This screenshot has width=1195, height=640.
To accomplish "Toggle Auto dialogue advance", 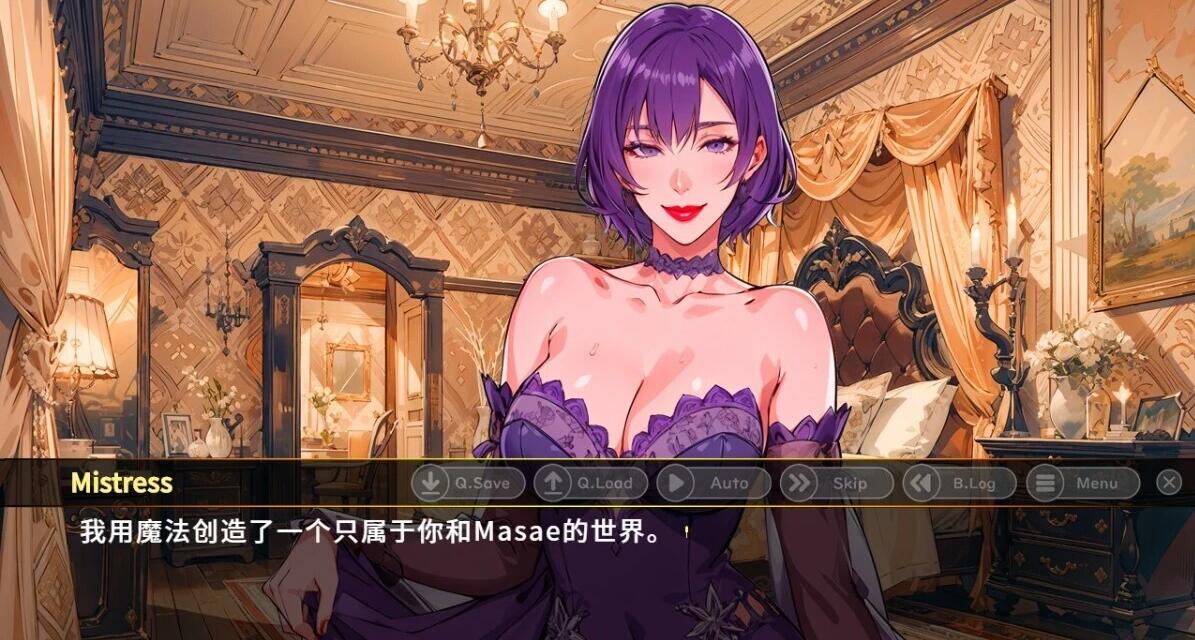I will click(714, 483).
